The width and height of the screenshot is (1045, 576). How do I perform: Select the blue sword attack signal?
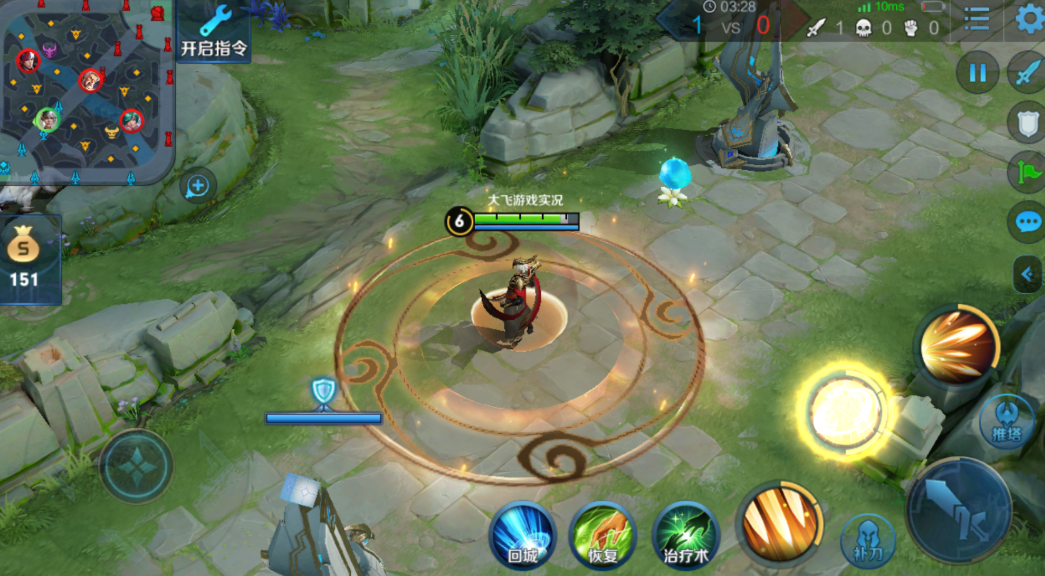click(x=1027, y=72)
